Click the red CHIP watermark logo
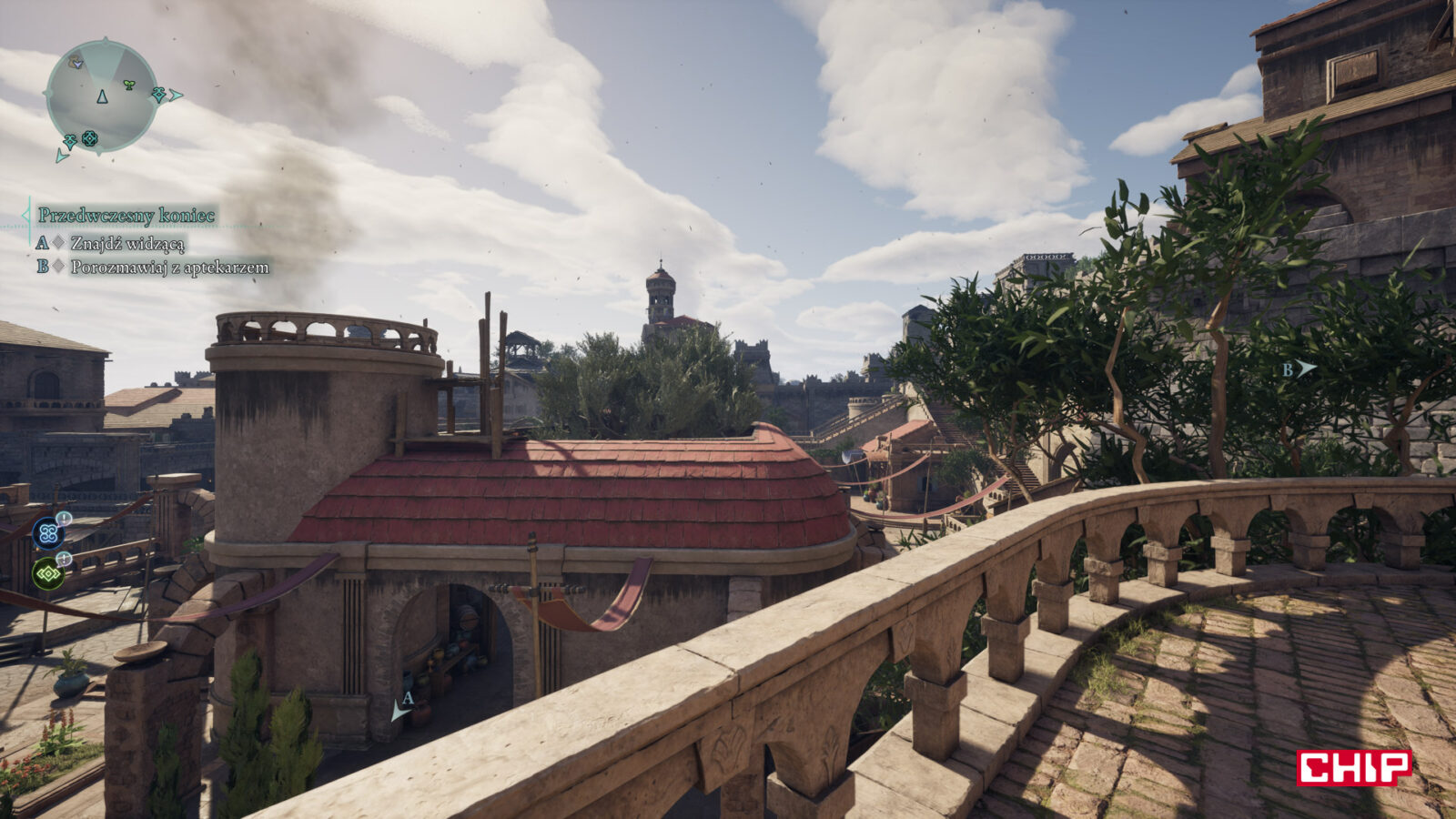 click(x=1353, y=767)
